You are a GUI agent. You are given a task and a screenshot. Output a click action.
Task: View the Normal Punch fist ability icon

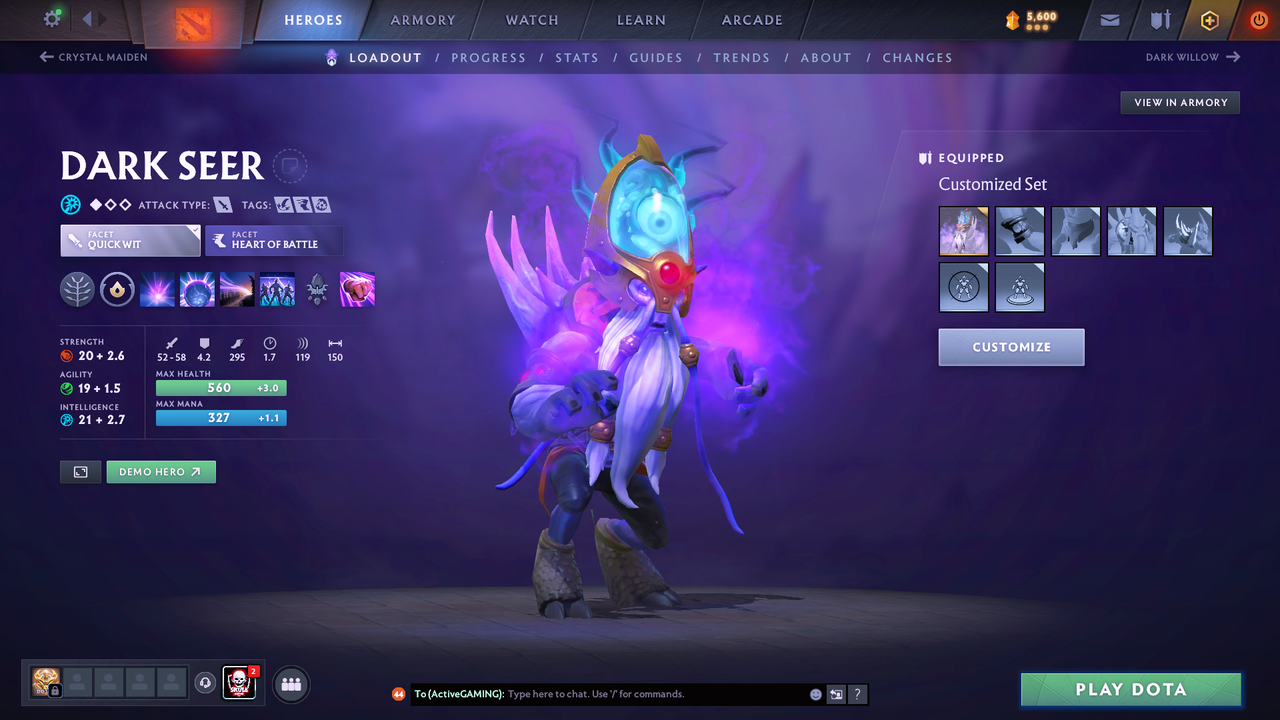click(x=357, y=289)
